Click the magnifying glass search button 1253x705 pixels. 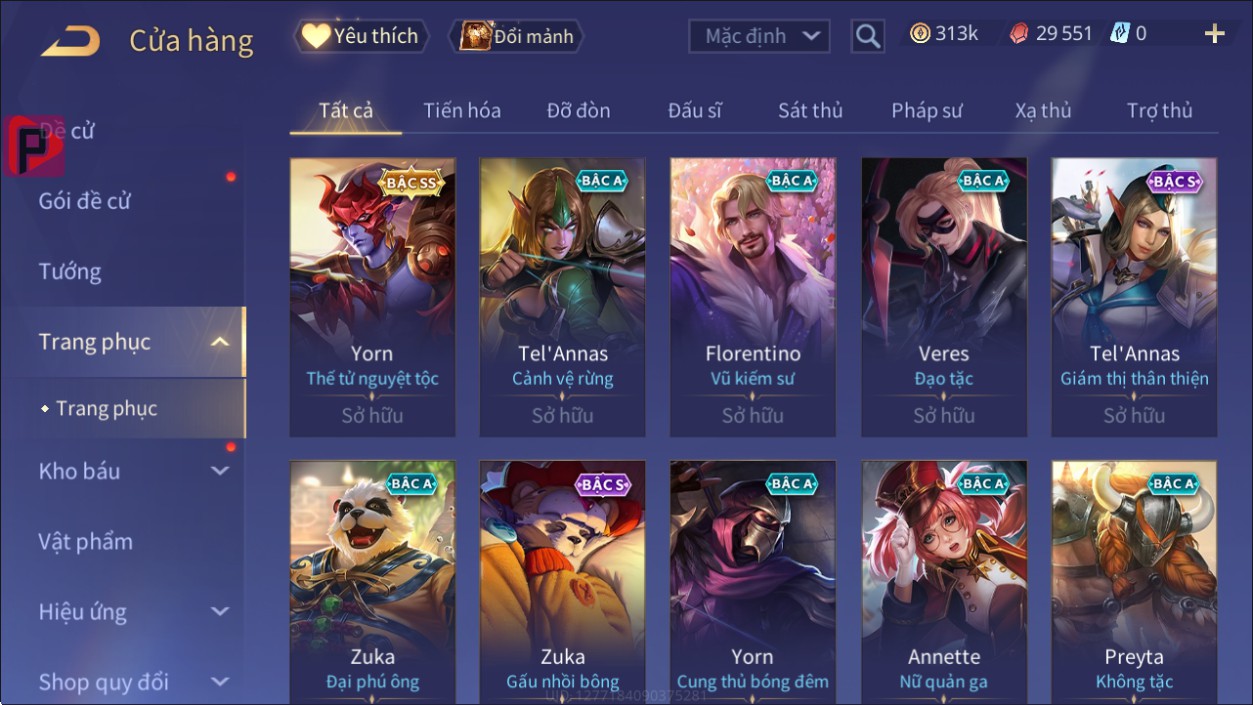pos(868,37)
